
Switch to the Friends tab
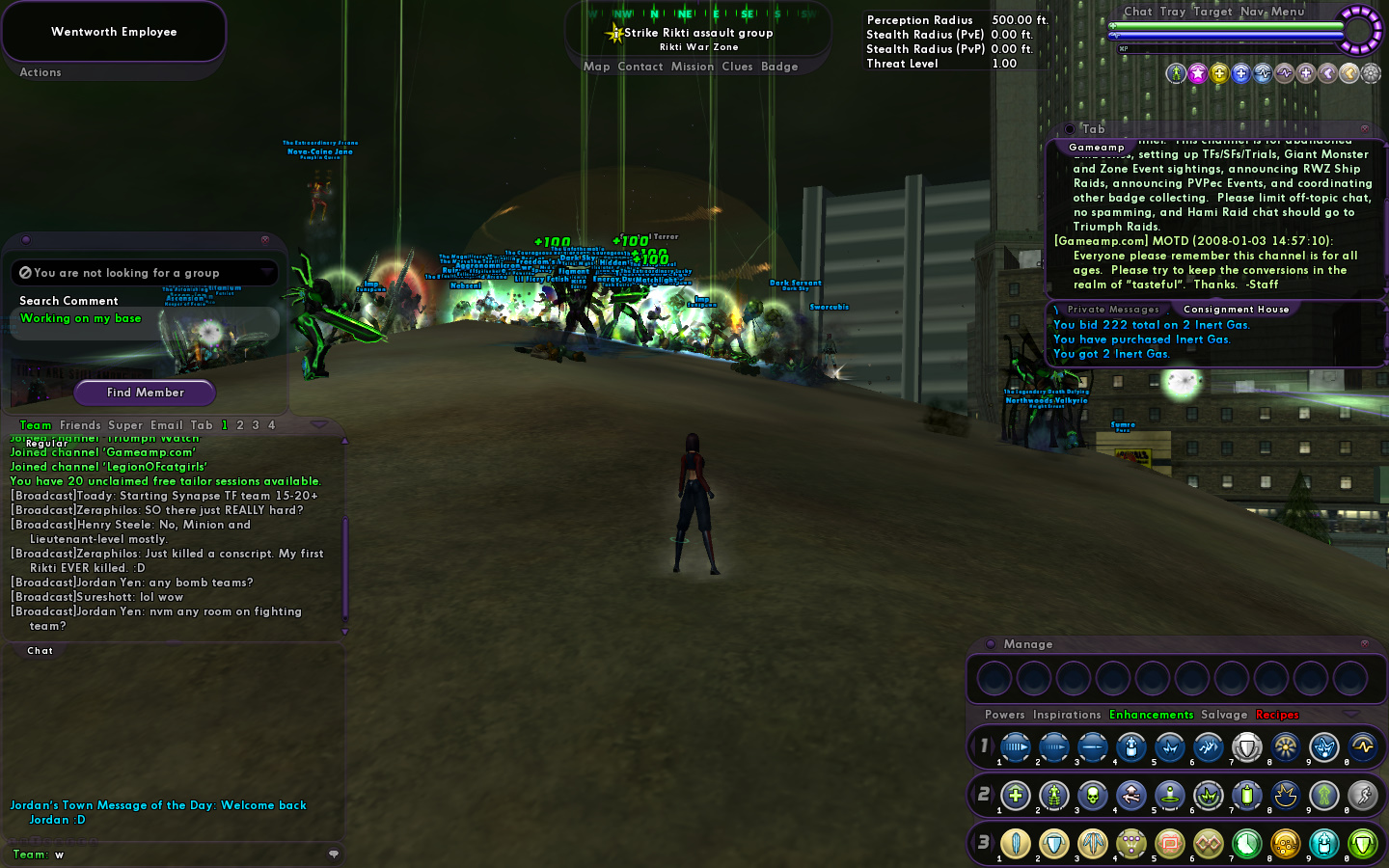pos(80,425)
